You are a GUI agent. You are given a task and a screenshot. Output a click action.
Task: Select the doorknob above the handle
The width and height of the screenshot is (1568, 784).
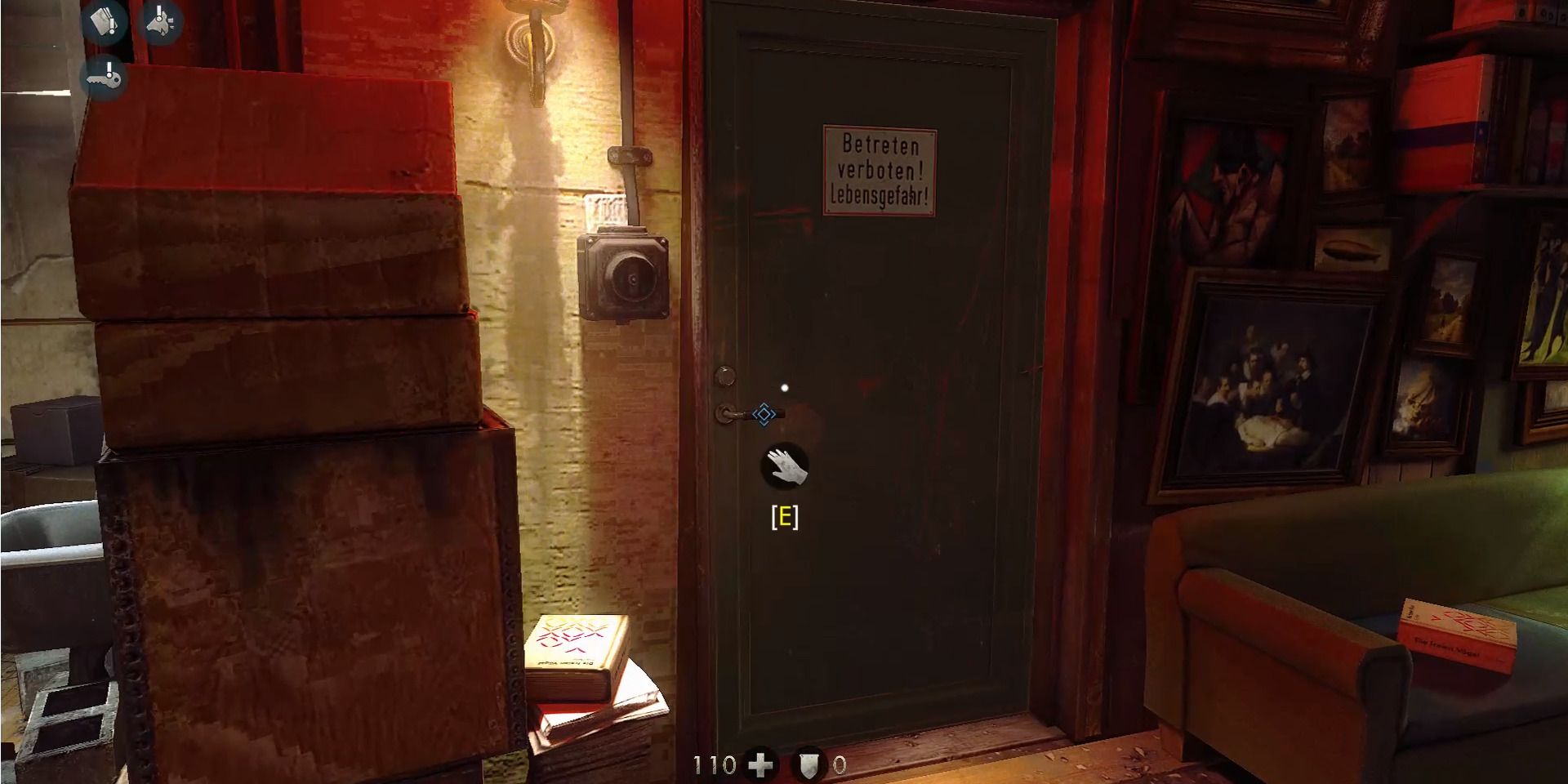[x=726, y=374]
